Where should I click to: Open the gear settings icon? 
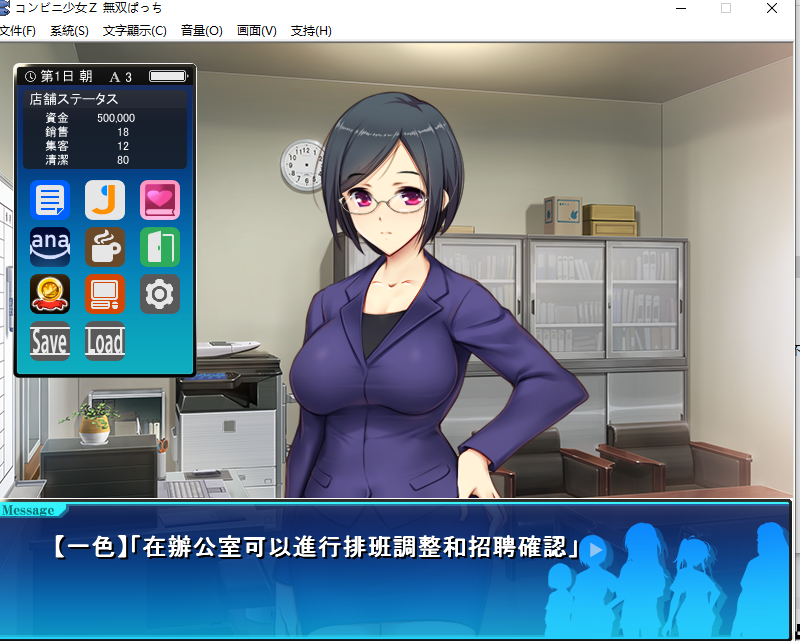160,294
